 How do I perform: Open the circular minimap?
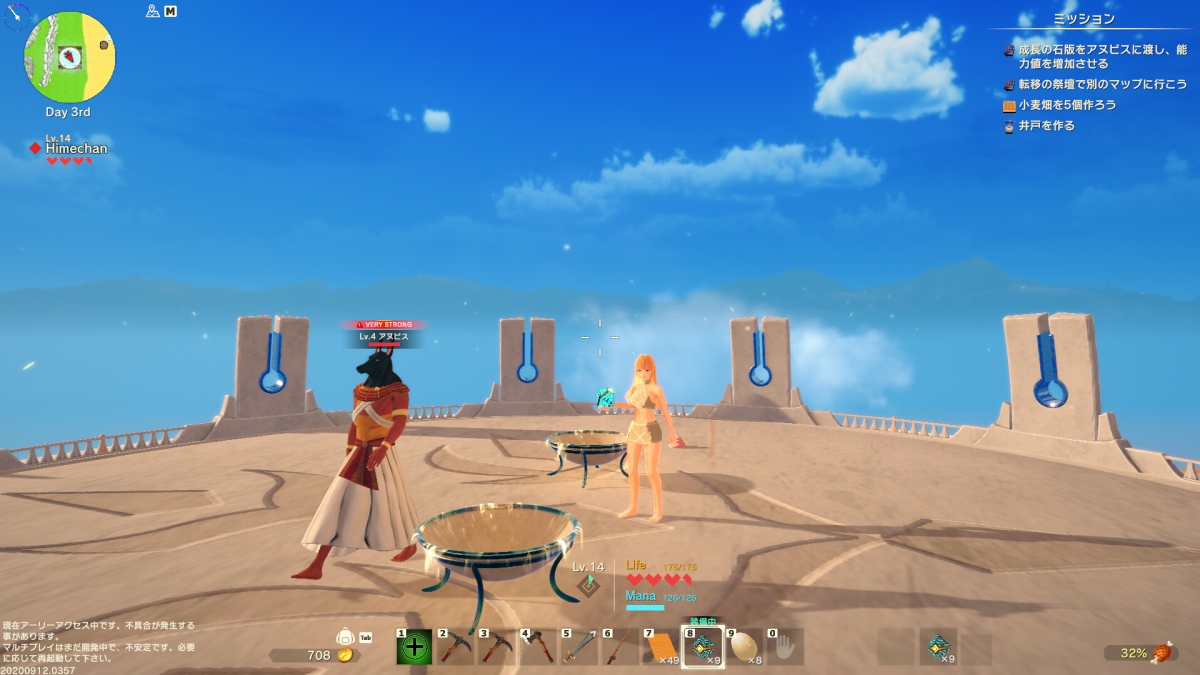[x=69, y=57]
